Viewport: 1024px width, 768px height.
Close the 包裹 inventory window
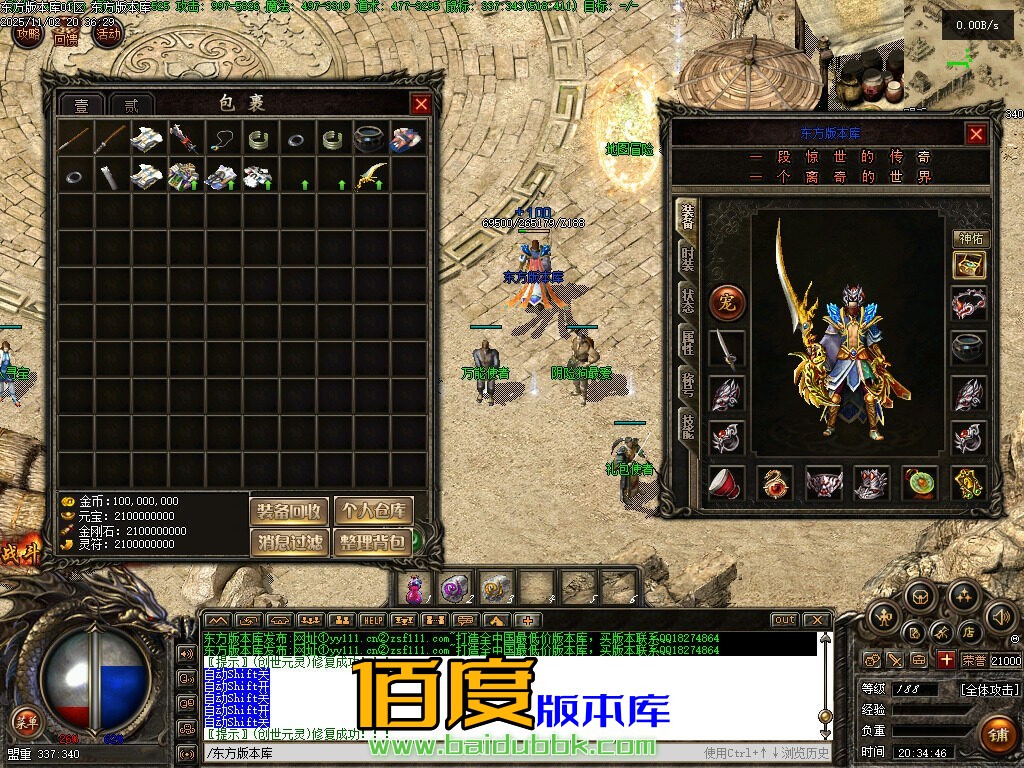coord(421,104)
